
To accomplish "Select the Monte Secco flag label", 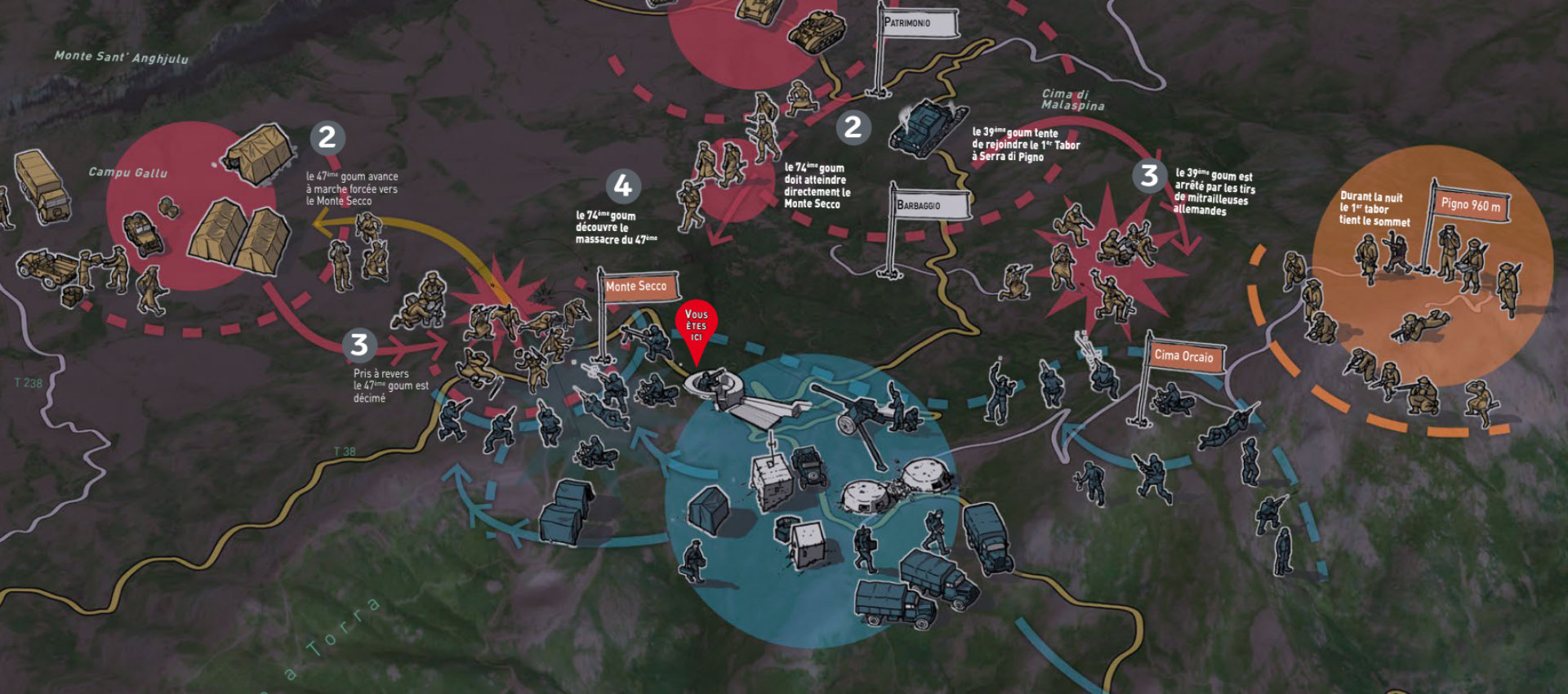I will click(637, 287).
